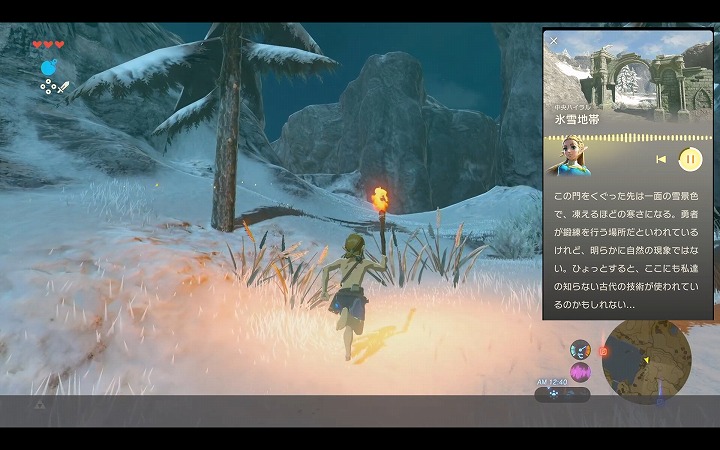Open the circular minimap

tap(646, 358)
